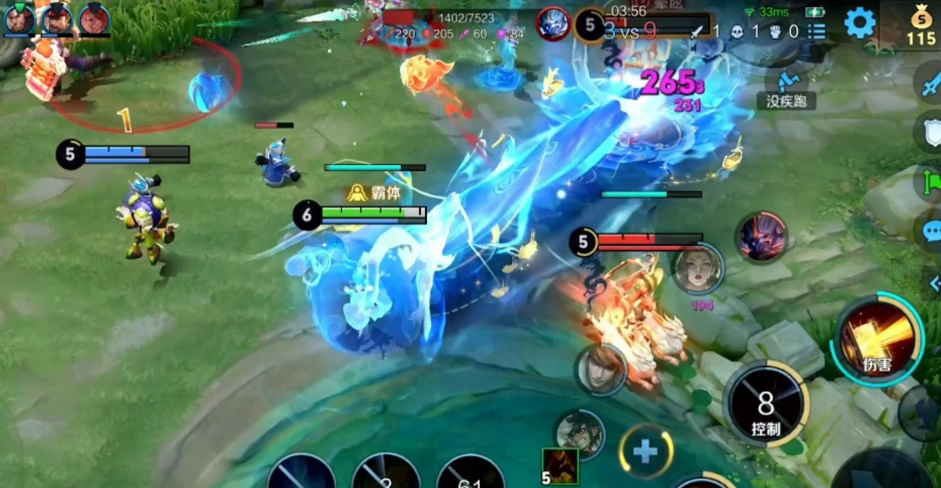Target the brown-haired male hero portrait
The image size is (941, 488).
point(600,369)
